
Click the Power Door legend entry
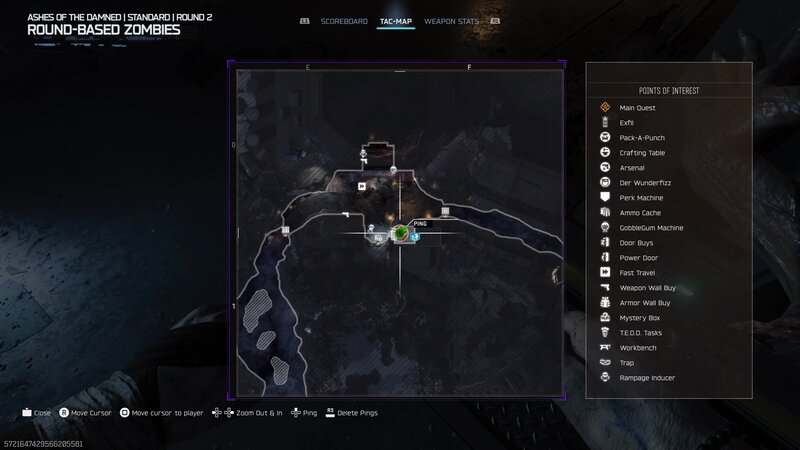tap(638, 258)
